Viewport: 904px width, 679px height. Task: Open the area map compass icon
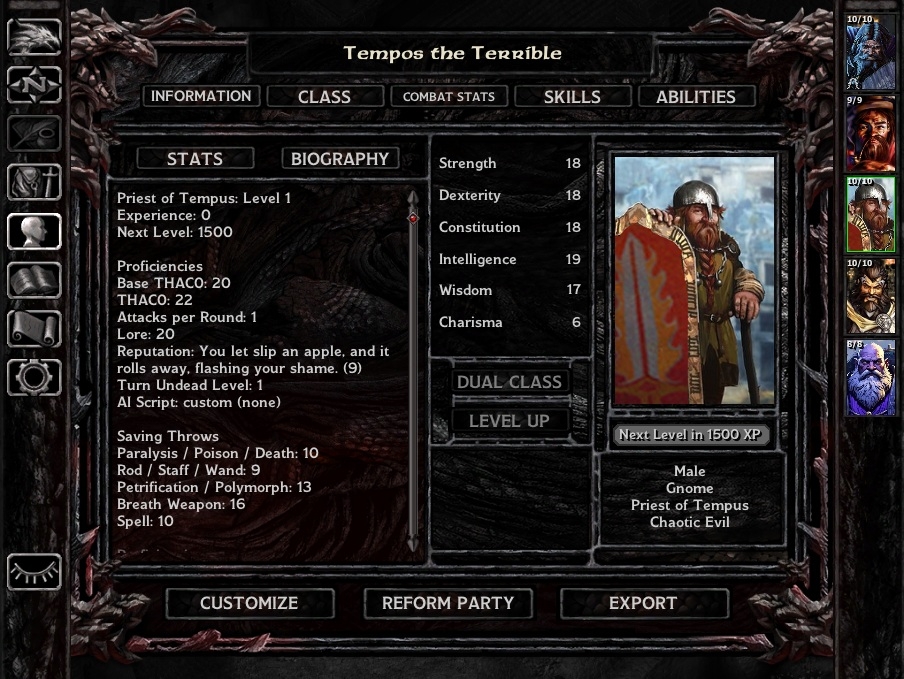pos(34,84)
